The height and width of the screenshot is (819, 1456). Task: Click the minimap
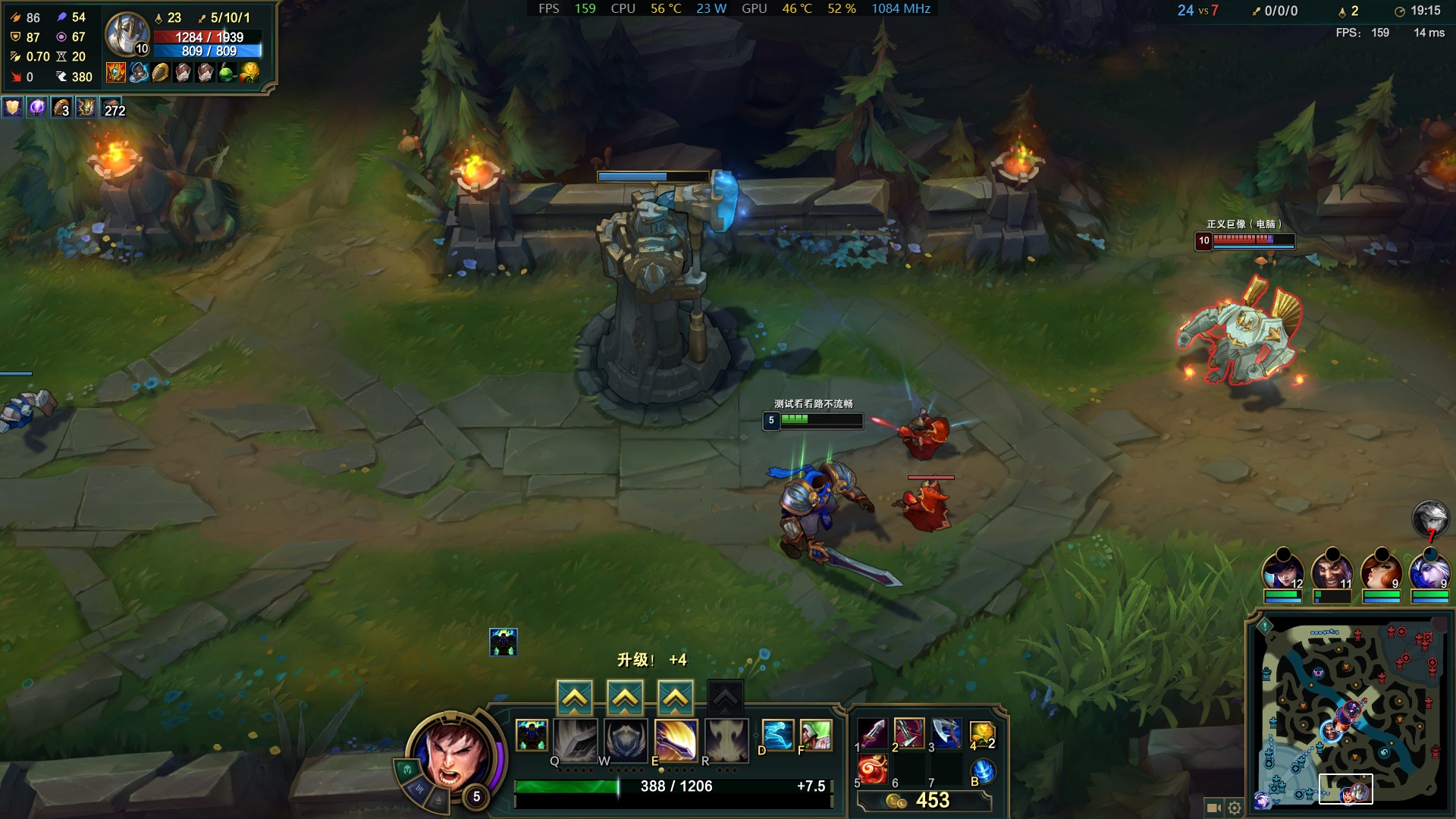(x=1350, y=713)
